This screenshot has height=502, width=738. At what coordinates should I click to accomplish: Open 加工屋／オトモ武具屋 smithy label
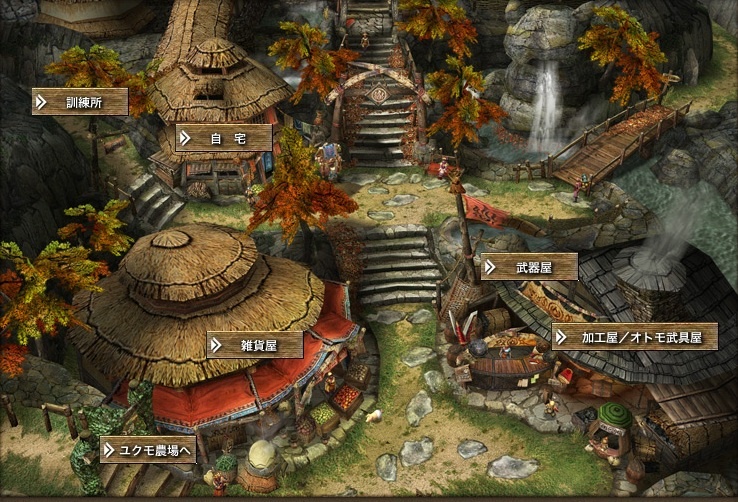[634, 337]
